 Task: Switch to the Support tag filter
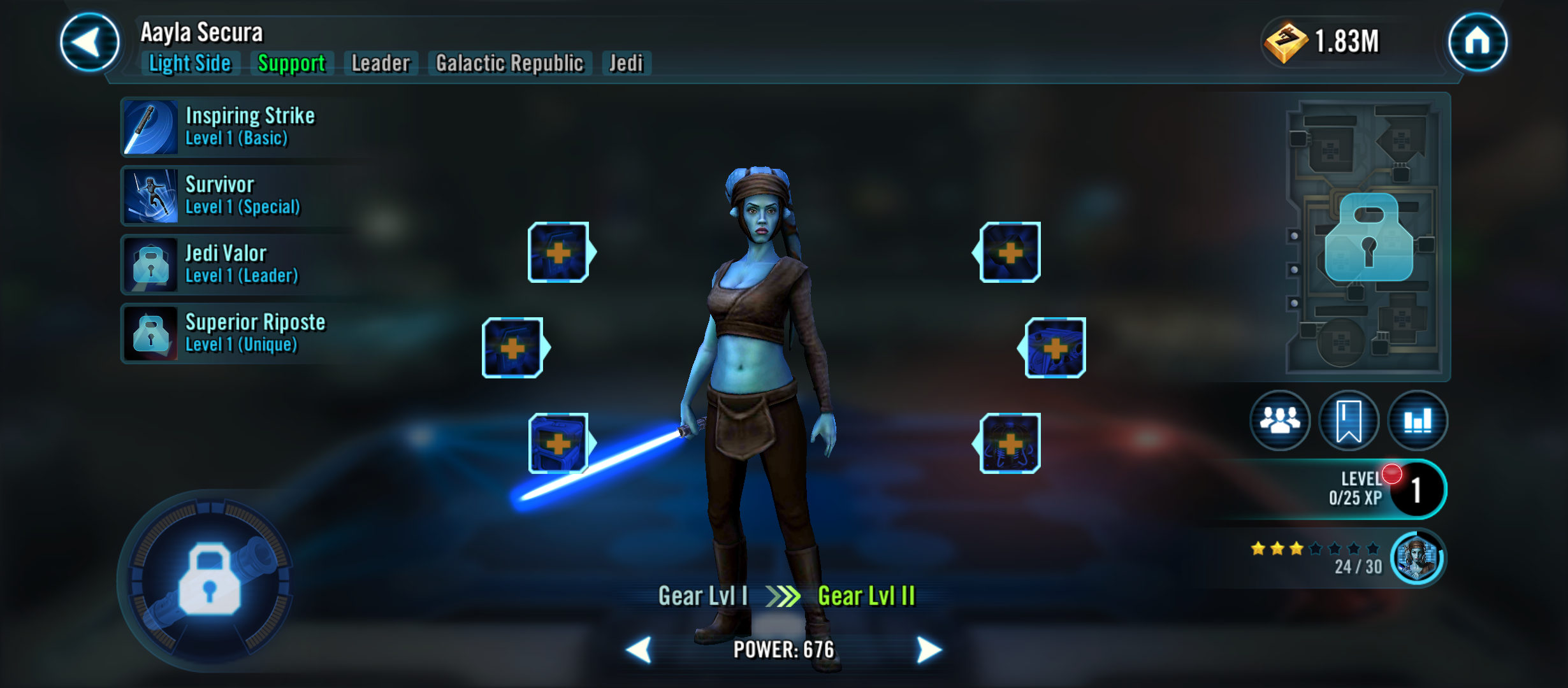(x=290, y=64)
